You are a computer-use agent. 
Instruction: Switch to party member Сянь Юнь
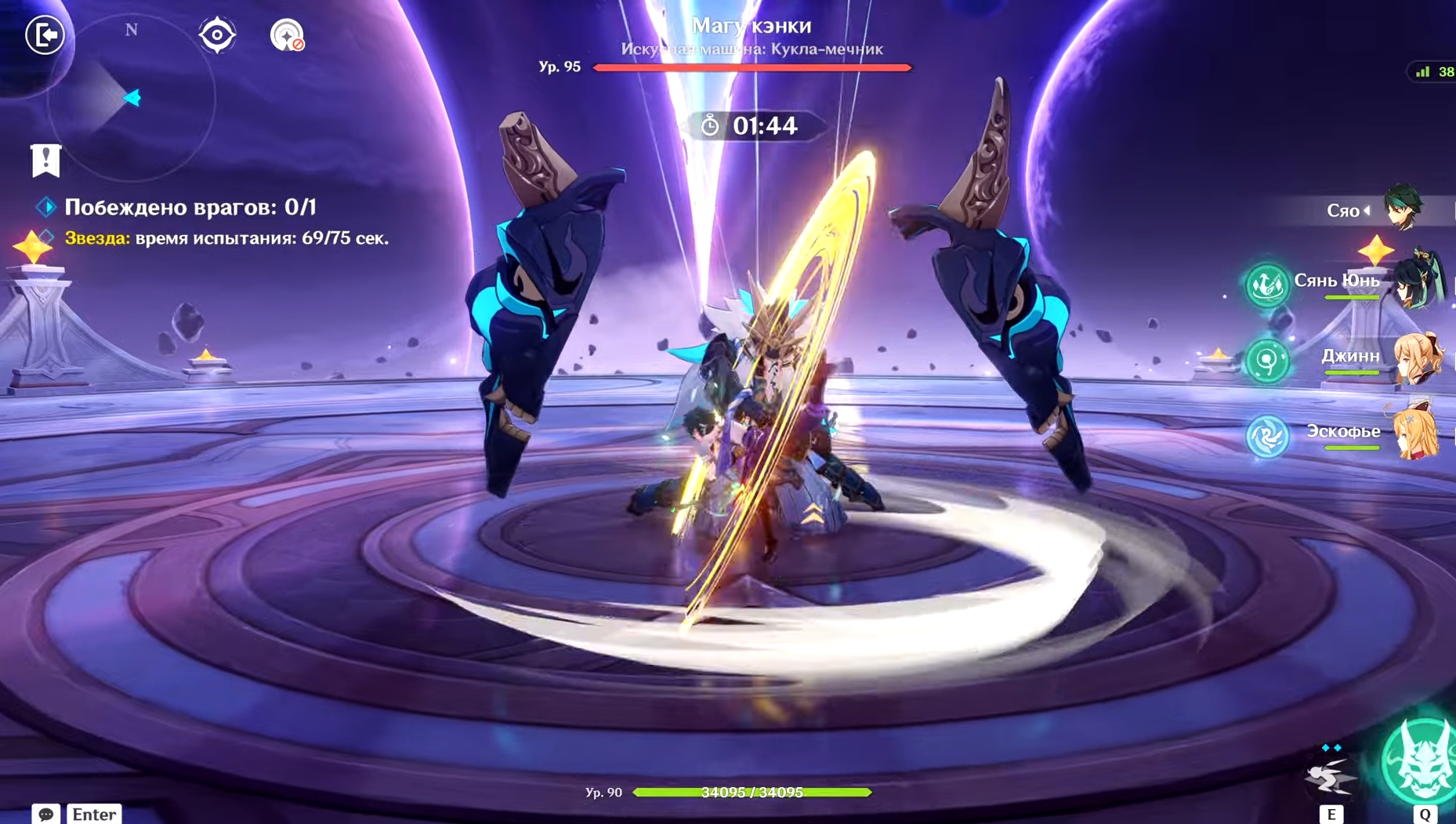(1418, 281)
